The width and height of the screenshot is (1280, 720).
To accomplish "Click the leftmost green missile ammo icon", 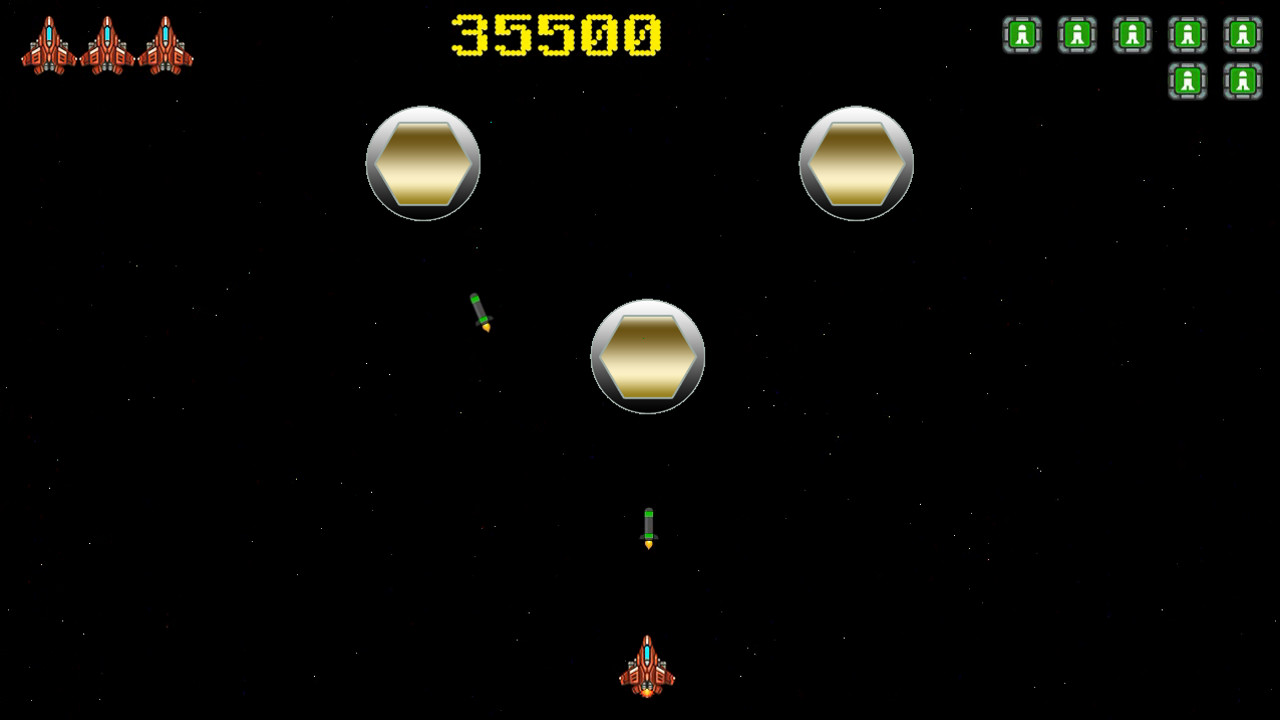I will [x=1022, y=35].
